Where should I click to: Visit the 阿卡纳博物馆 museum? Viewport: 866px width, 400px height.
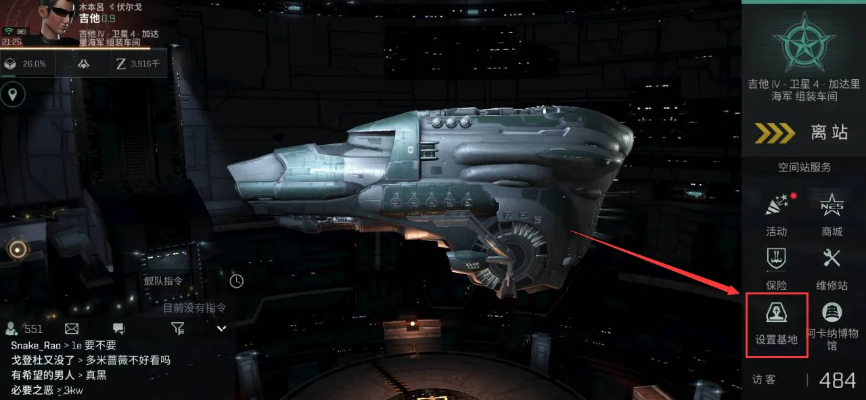[x=831, y=323]
